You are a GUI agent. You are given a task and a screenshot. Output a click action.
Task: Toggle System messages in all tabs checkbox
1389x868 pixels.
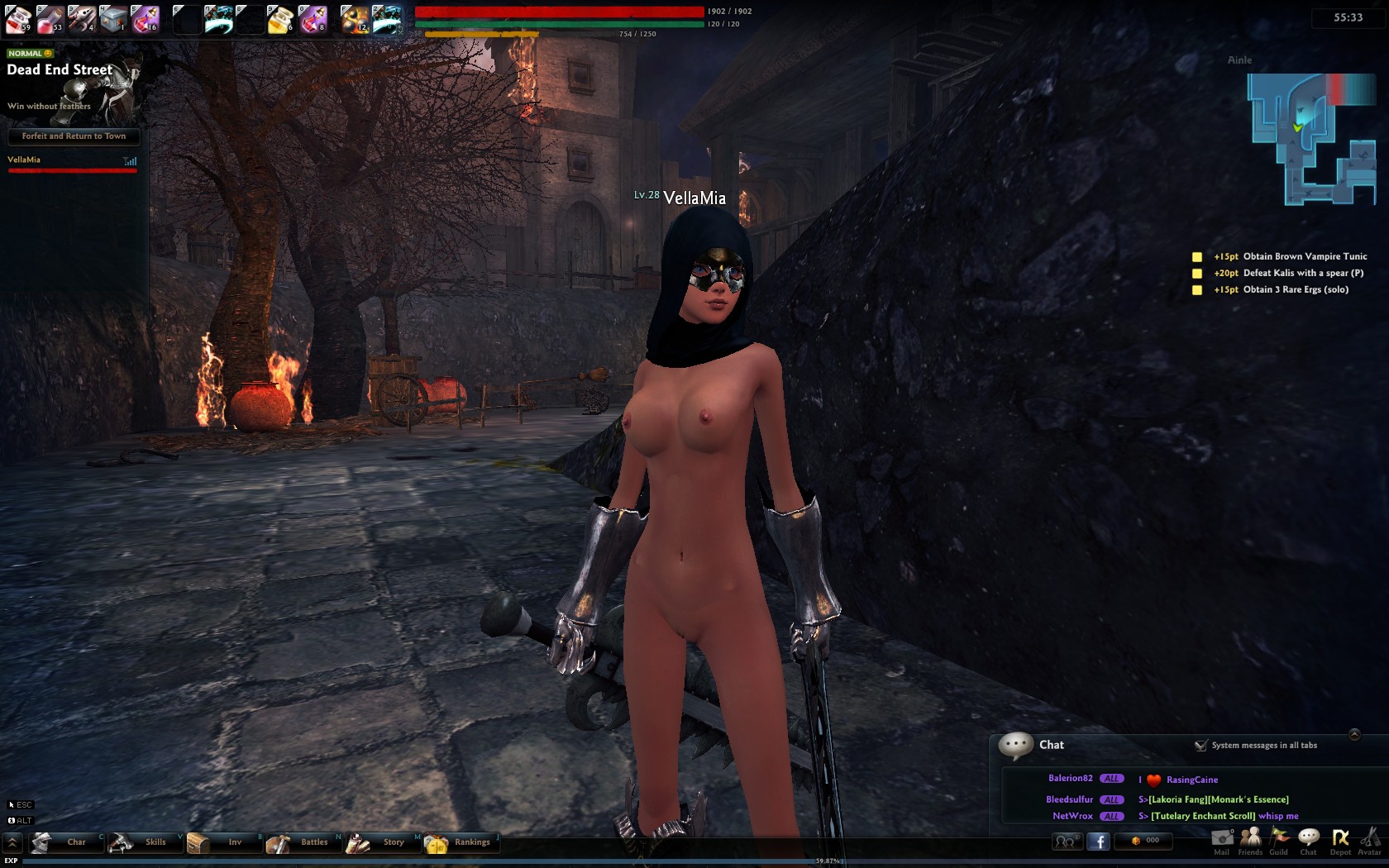pyautogui.click(x=1200, y=746)
